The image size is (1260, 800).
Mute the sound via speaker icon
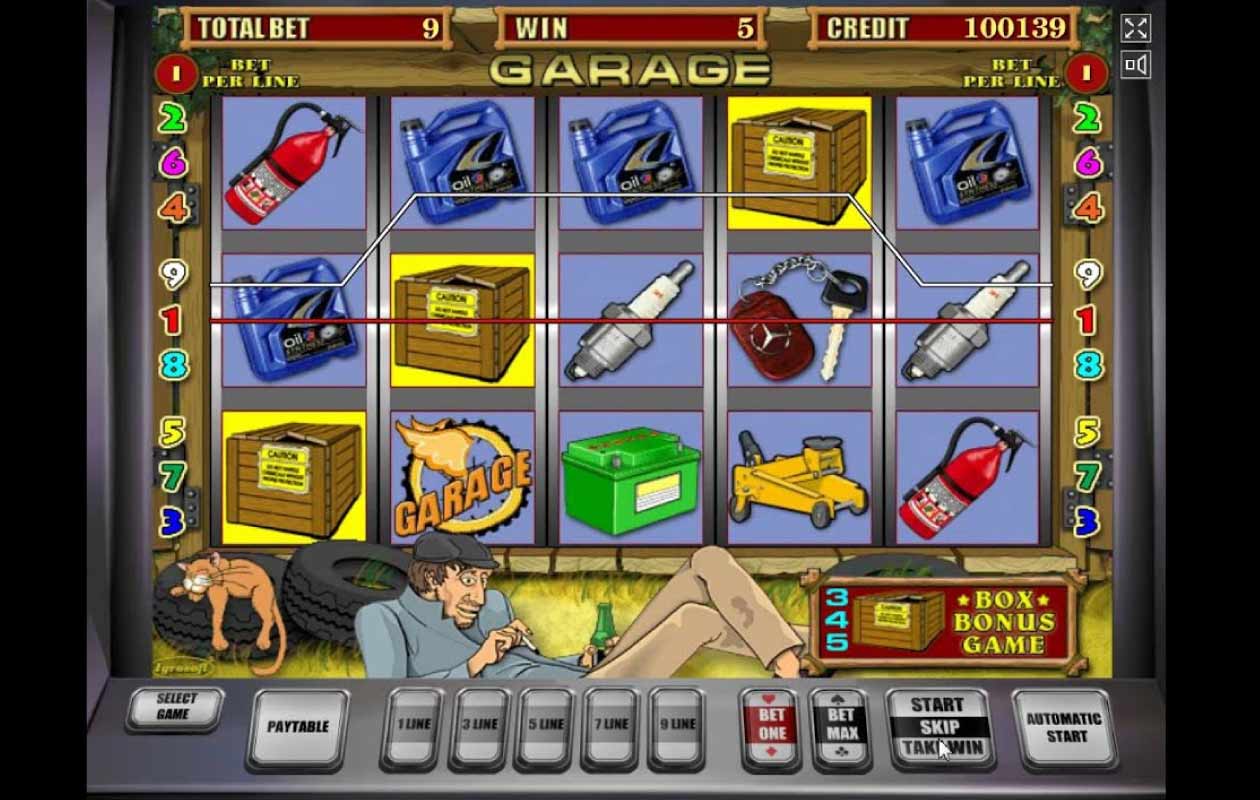click(x=1135, y=66)
